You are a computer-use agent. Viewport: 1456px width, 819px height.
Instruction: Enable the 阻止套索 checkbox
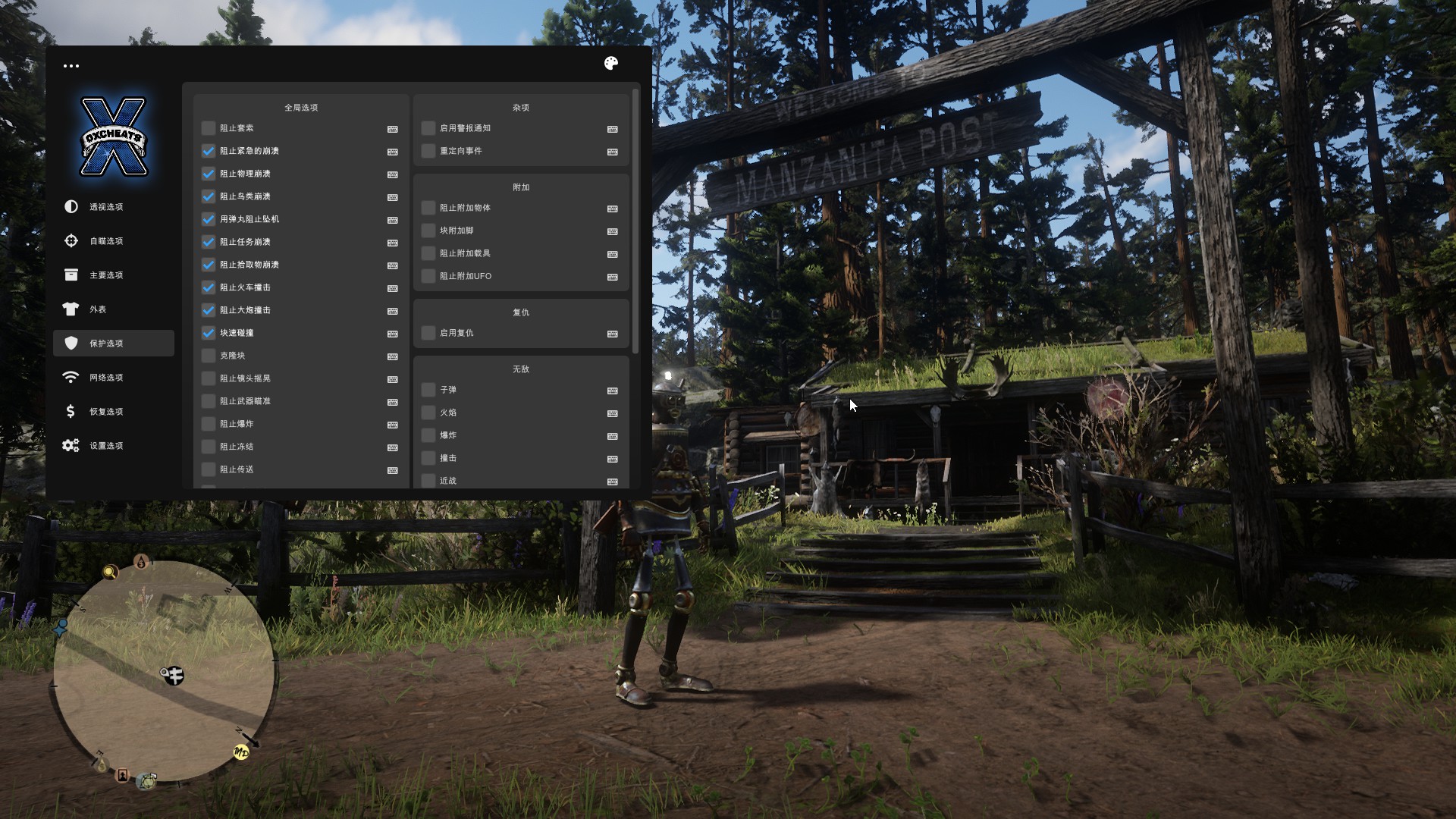[x=209, y=128]
